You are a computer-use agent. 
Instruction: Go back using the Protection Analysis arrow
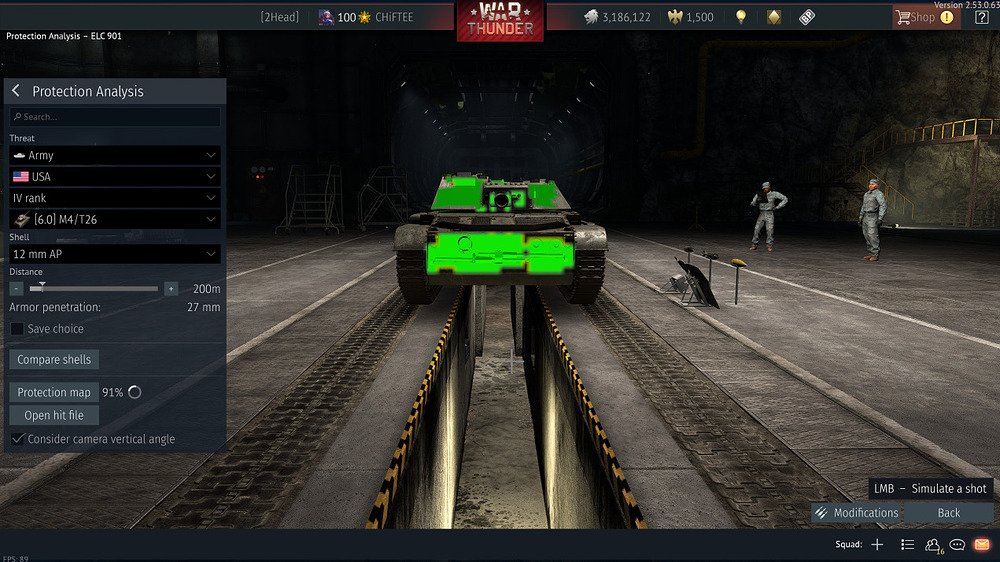point(16,91)
